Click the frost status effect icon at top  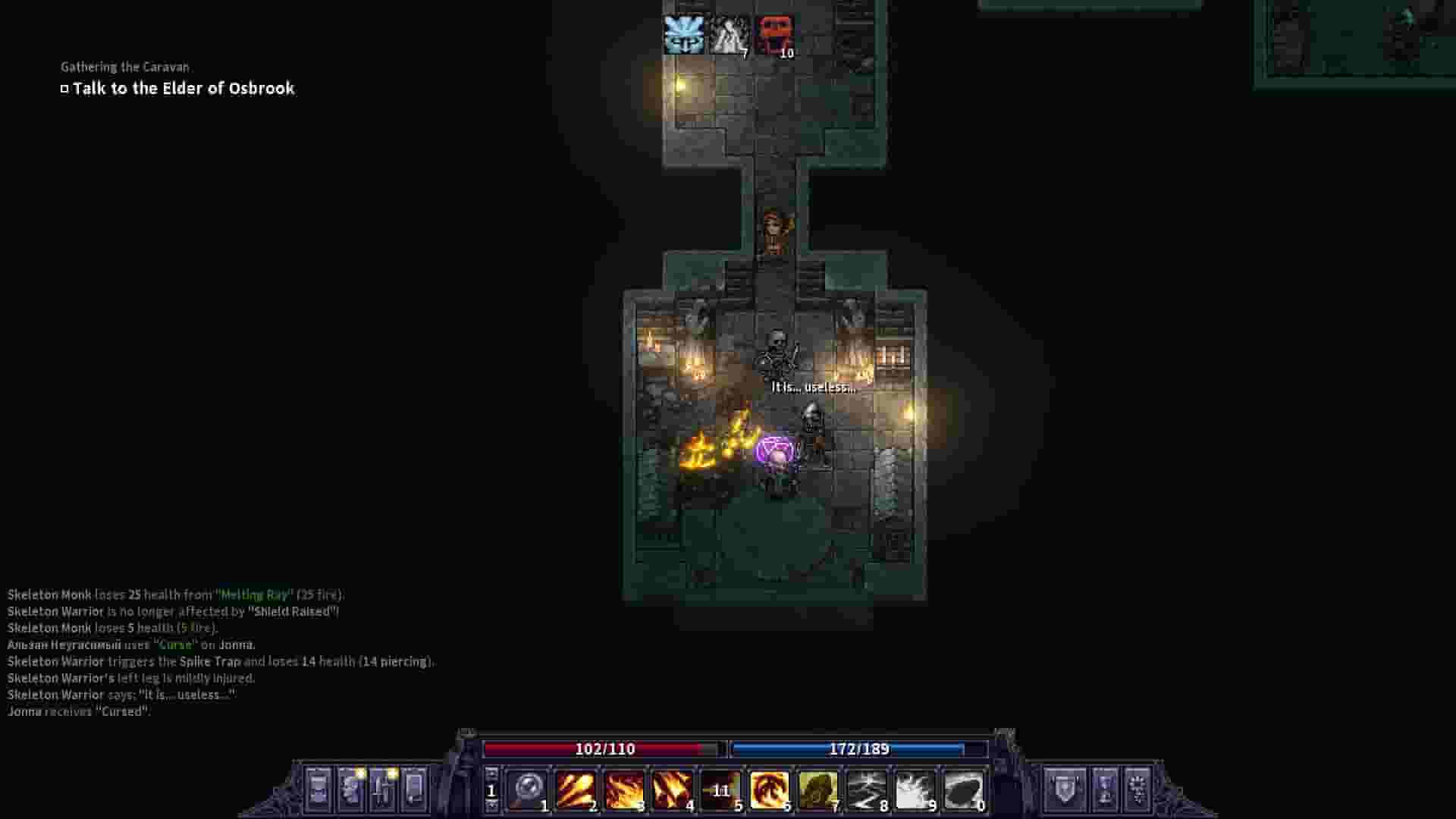coord(685,33)
